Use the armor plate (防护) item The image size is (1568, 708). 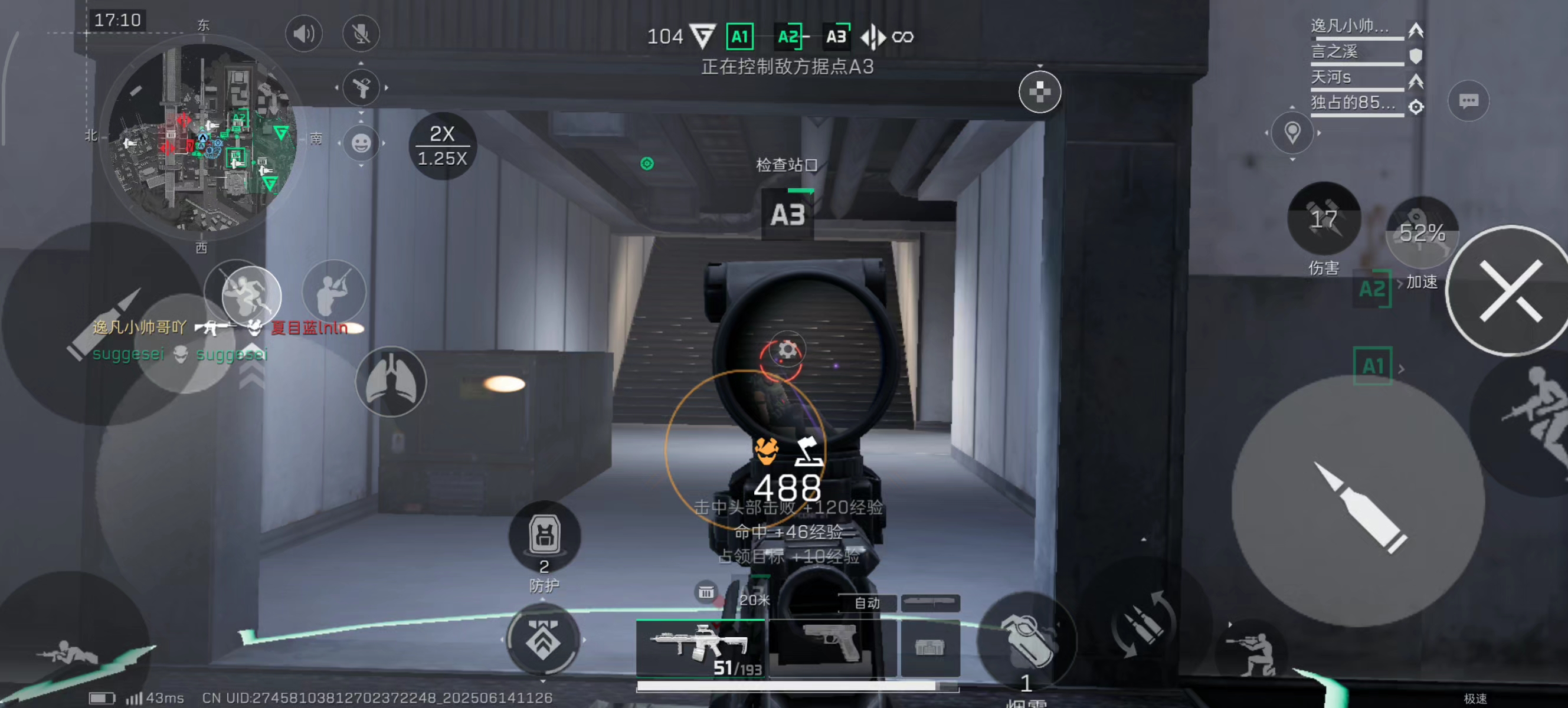544,536
